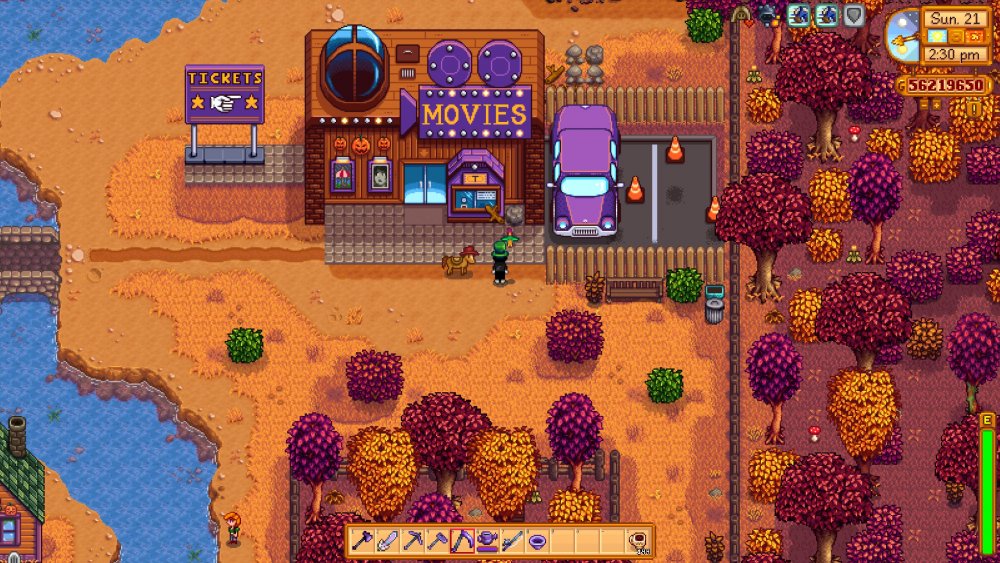Image resolution: width=1000 pixels, height=563 pixels.
Task: Click the grey shield buff icon
Action: tap(853, 15)
